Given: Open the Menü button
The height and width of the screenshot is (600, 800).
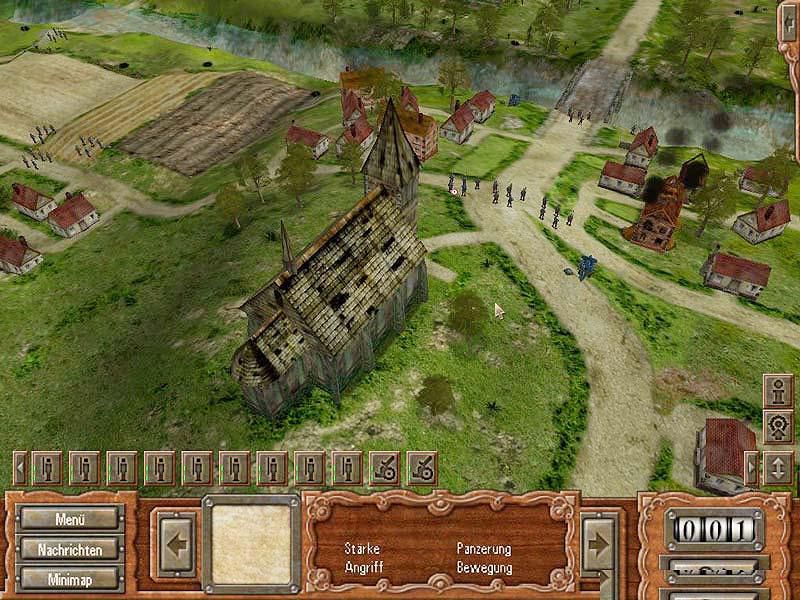Looking at the screenshot, I should pyautogui.click(x=71, y=519).
